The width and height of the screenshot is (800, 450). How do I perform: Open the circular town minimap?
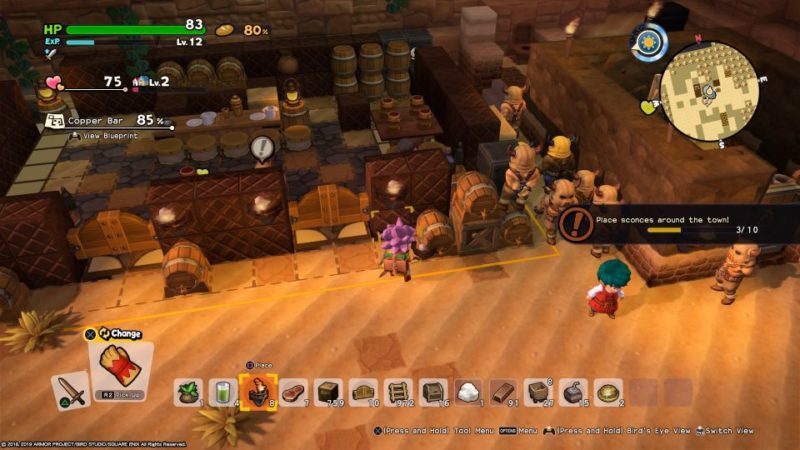click(709, 91)
